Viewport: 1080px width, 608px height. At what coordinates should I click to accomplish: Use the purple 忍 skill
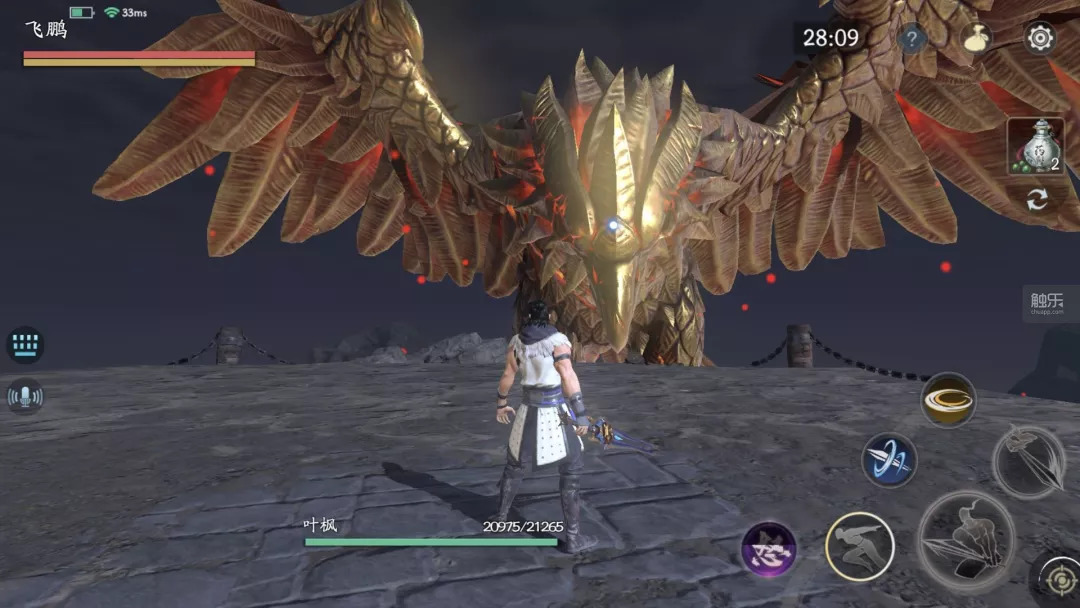(769, 551)
